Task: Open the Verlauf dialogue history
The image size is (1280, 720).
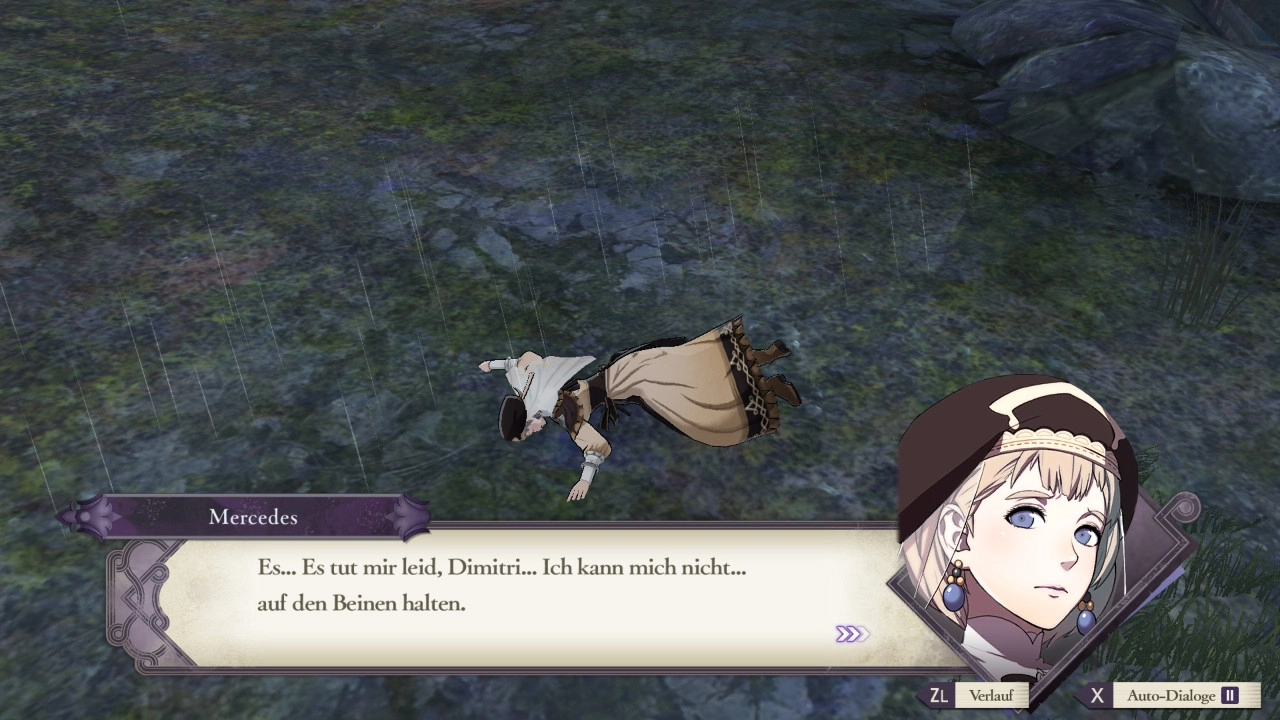Action: [x=990, y=695]
